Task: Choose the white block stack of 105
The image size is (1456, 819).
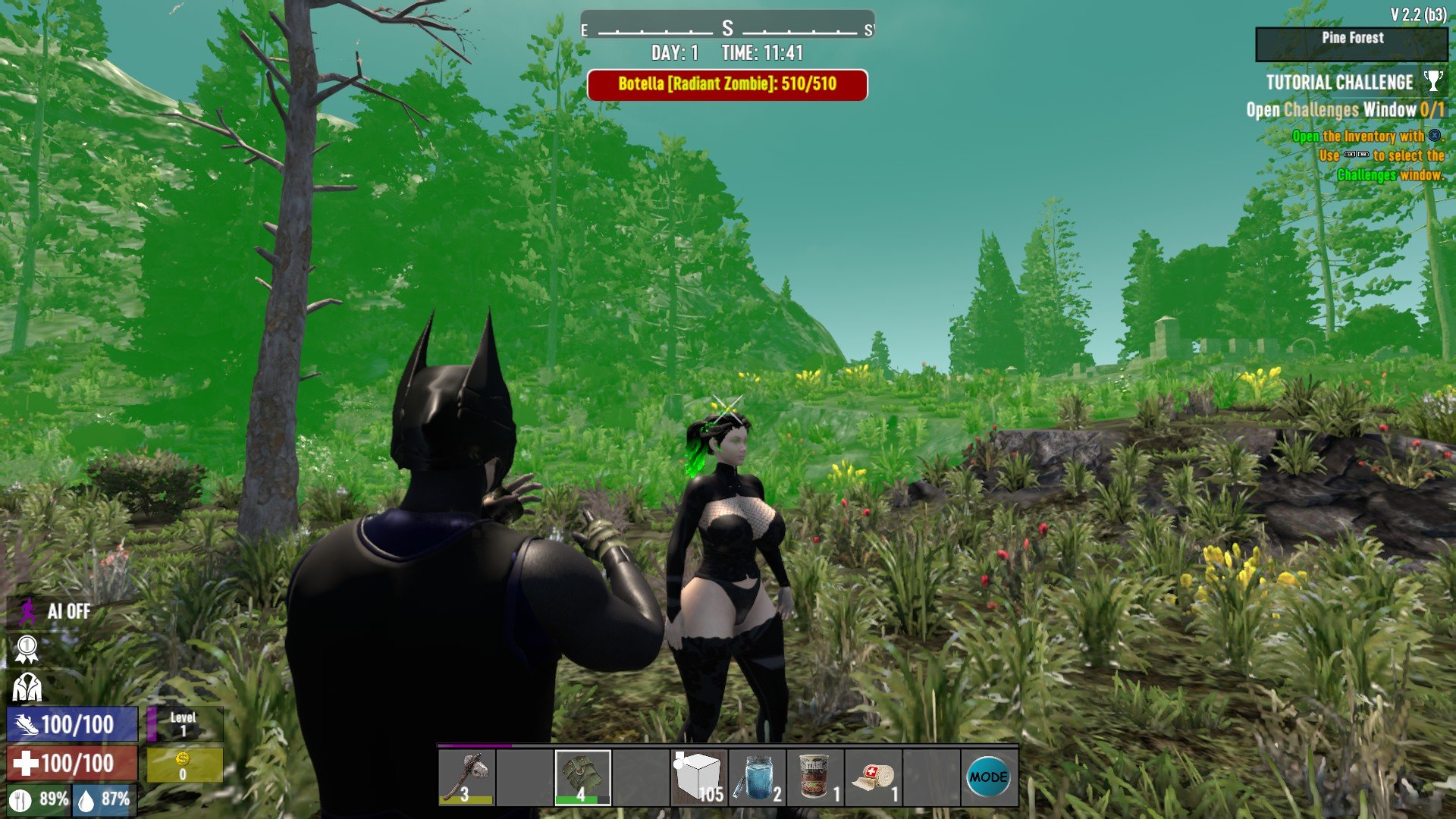Action: coord(698,777)
